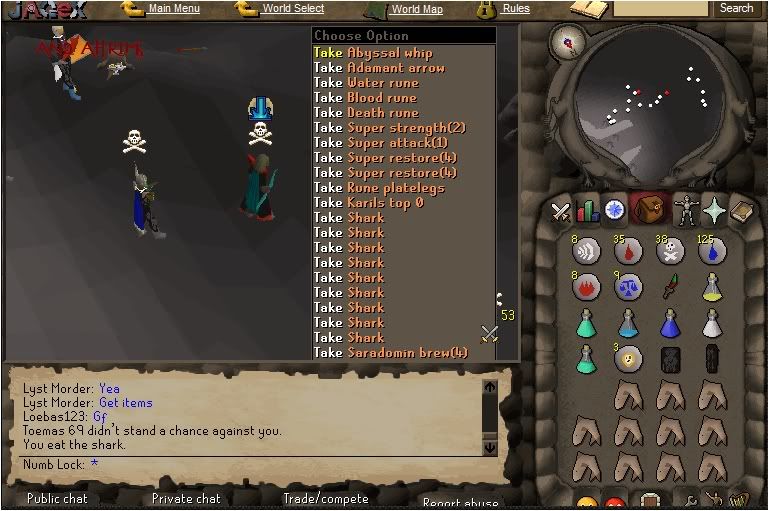
Task: Open World Select at the top
Action: (x=293, y=9)
